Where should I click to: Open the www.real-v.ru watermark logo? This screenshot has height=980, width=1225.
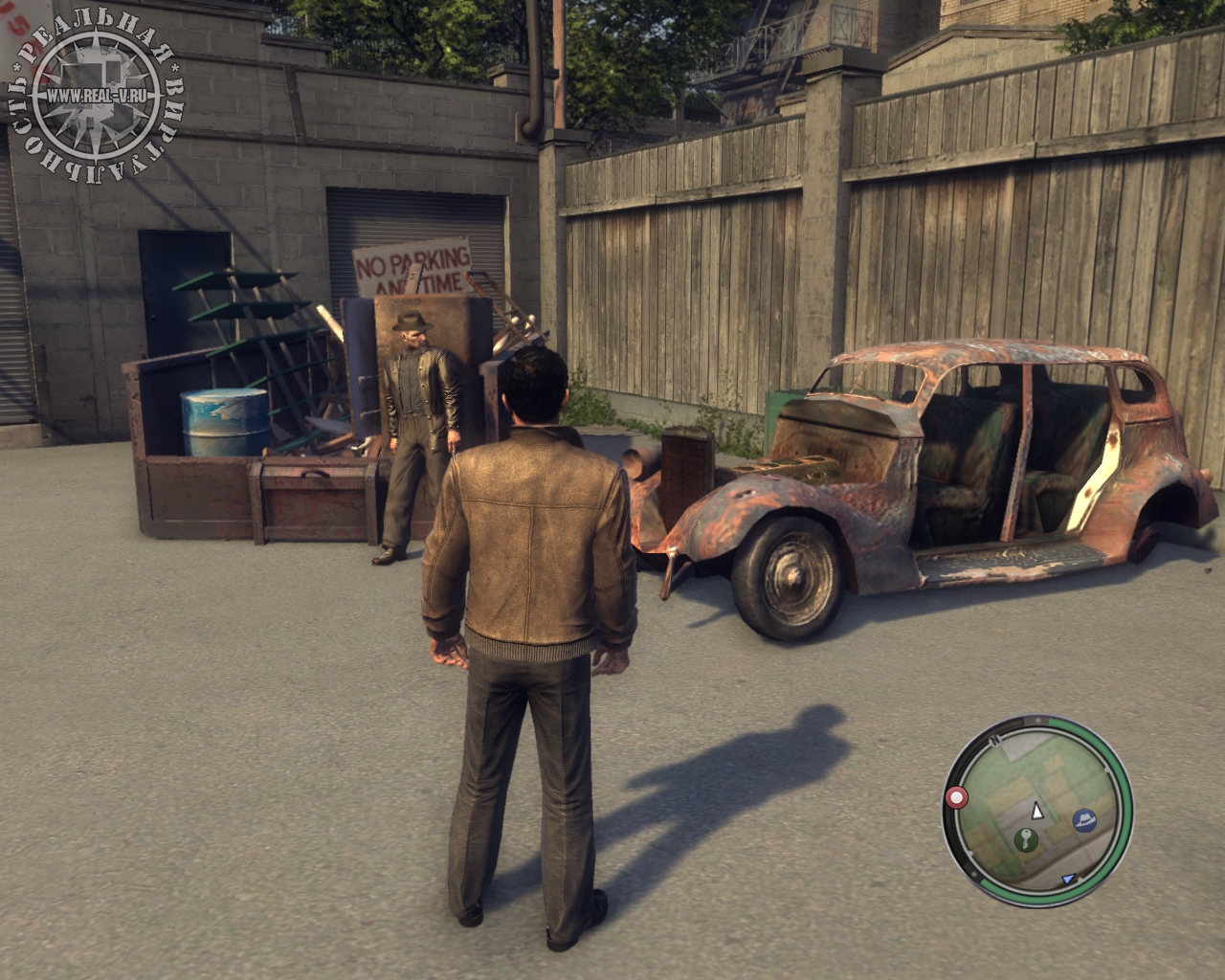[x=96, y=98]
